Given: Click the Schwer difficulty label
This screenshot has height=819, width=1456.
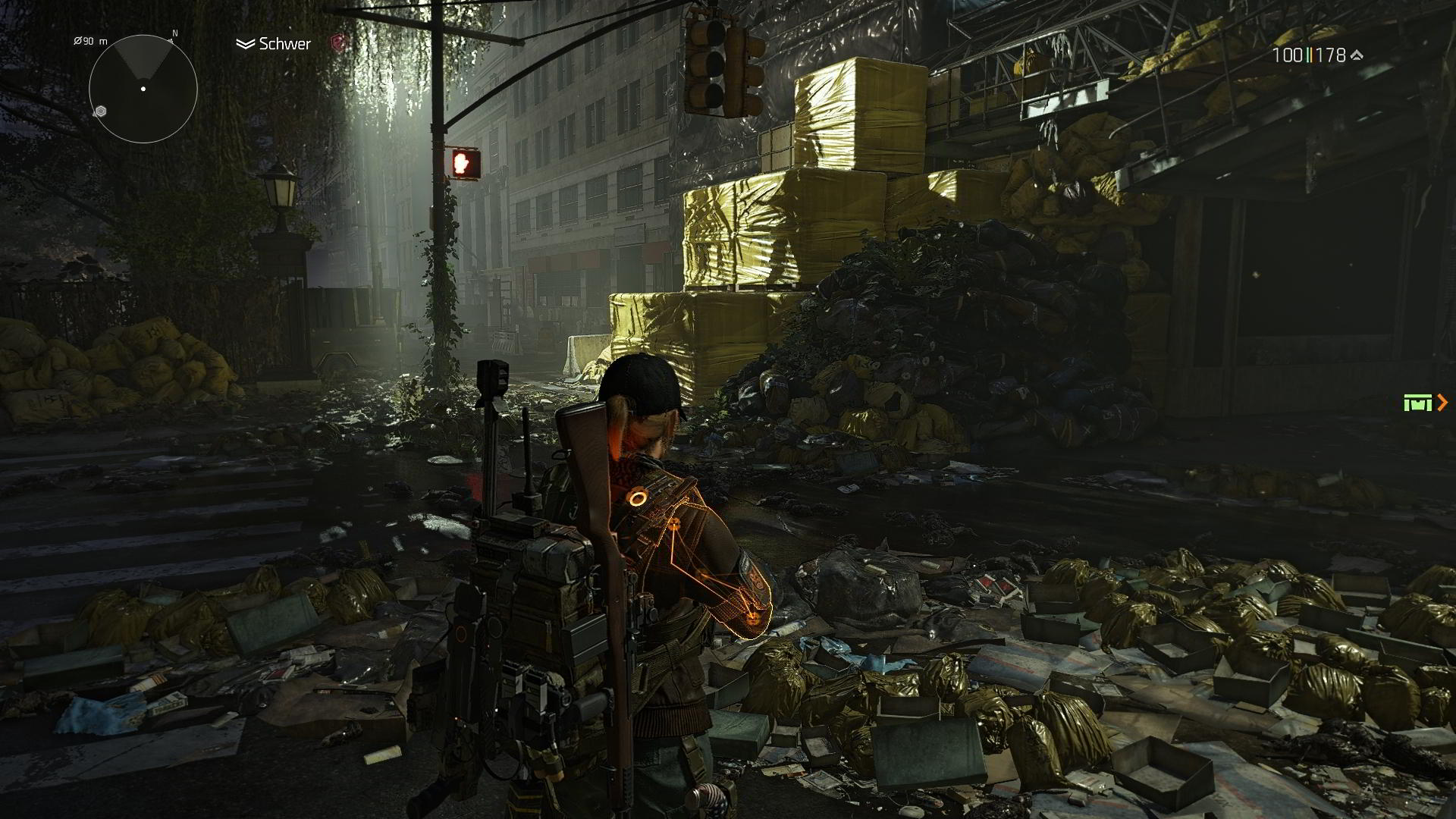Looking at the screenshot, I should [x=284, y=44].
